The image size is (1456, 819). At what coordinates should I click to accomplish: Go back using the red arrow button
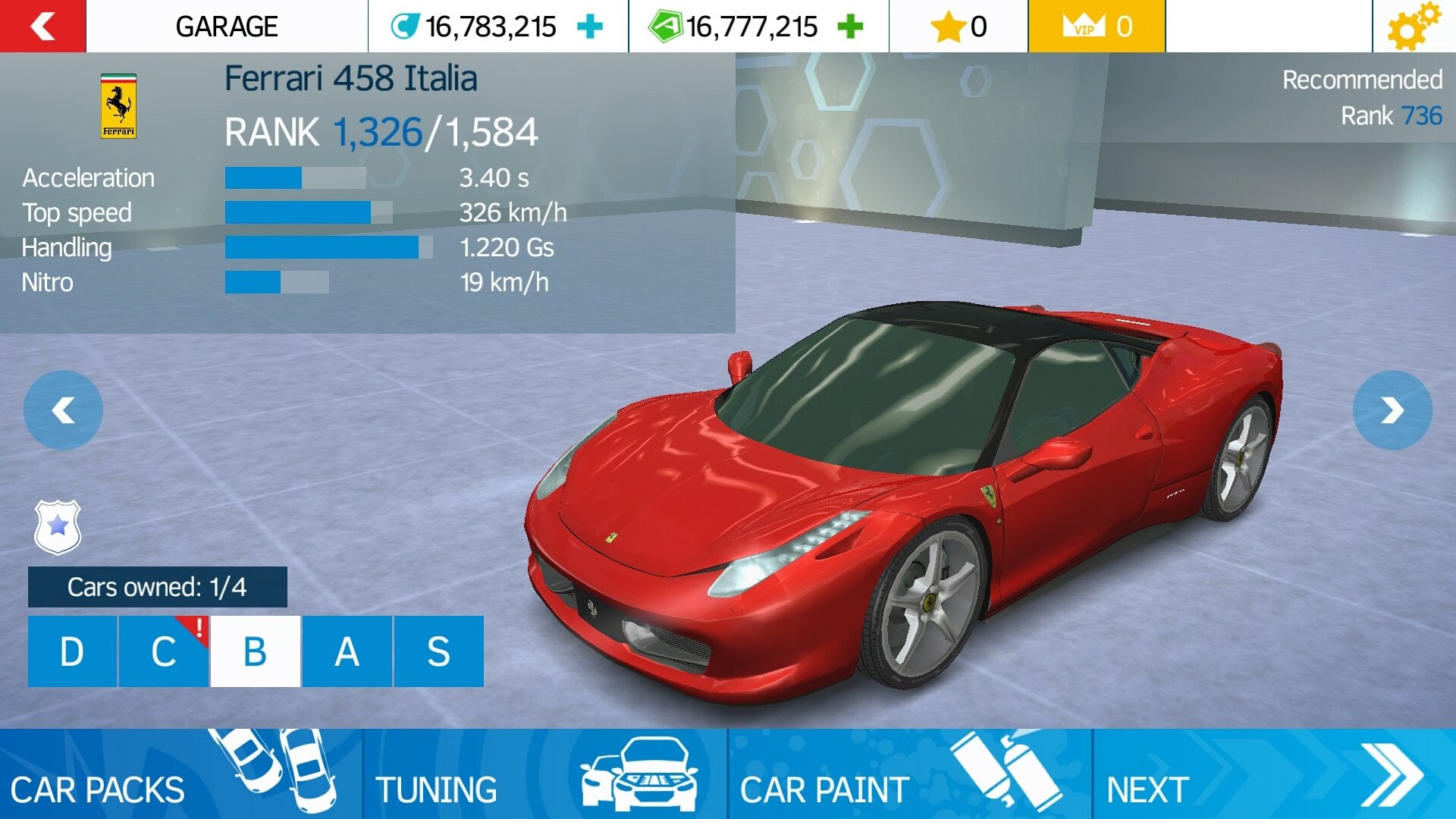tap(42, 27)
